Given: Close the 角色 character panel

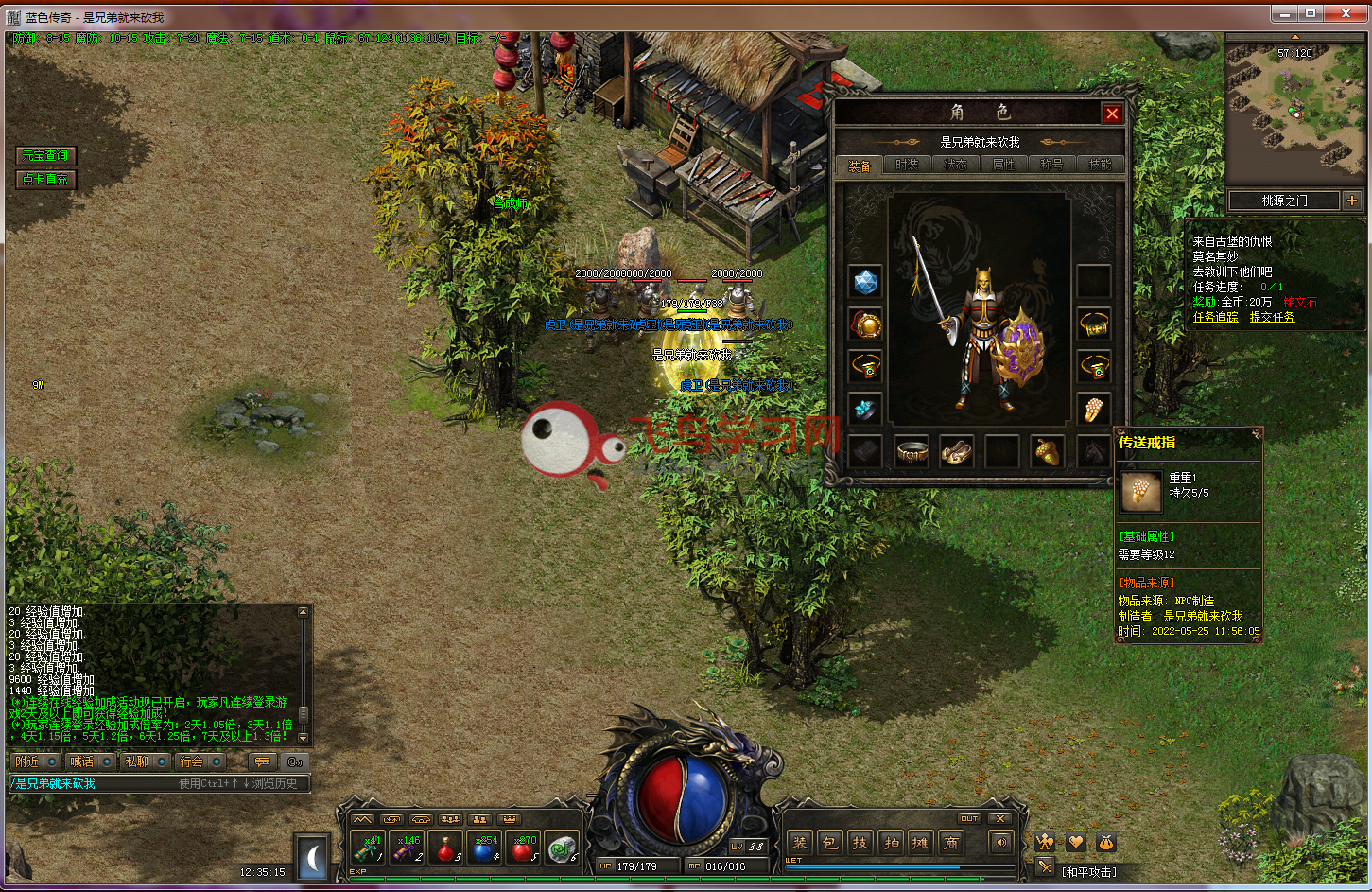Looking at the screenshot, I should [1112, 114].
